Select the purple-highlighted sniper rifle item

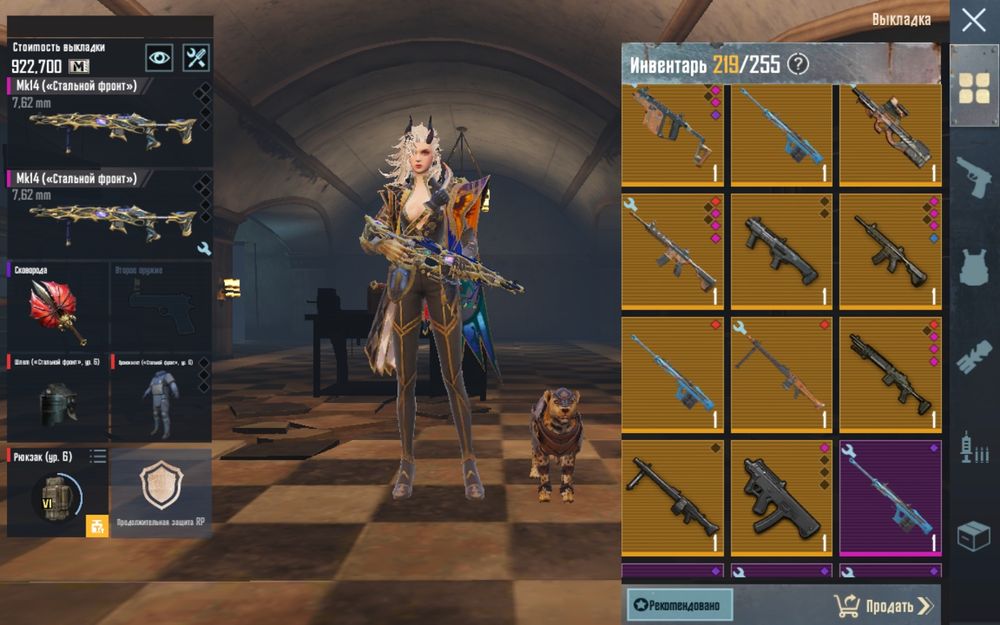pos(890,497)
